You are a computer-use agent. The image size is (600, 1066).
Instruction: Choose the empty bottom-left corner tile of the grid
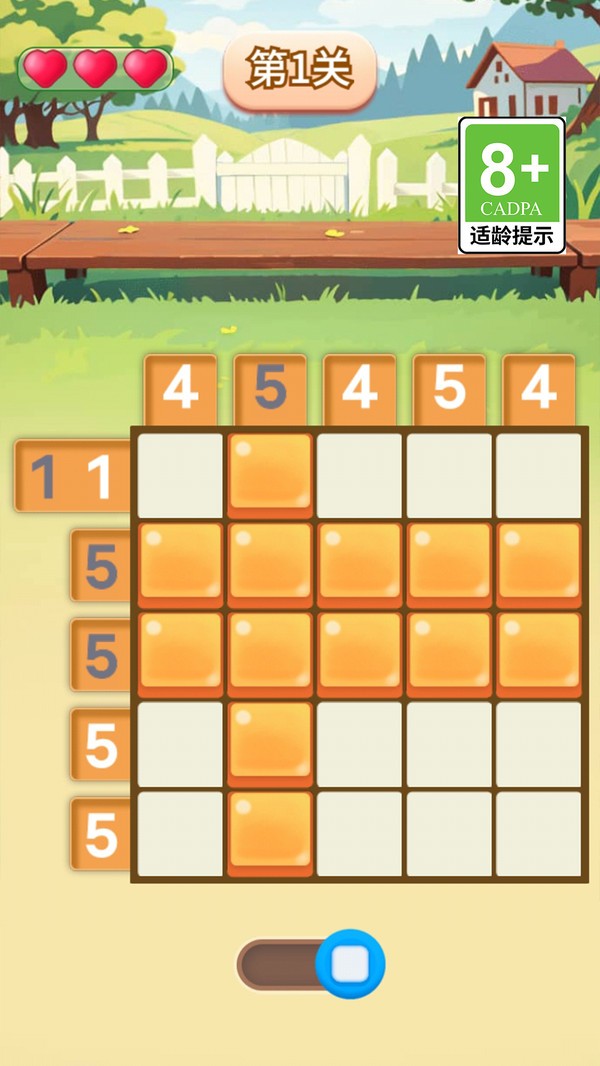(181, 834)
